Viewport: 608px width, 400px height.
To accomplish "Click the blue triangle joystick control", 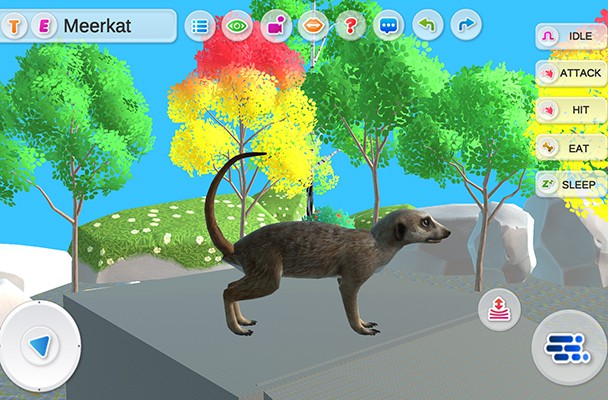I will pos(40,345).
